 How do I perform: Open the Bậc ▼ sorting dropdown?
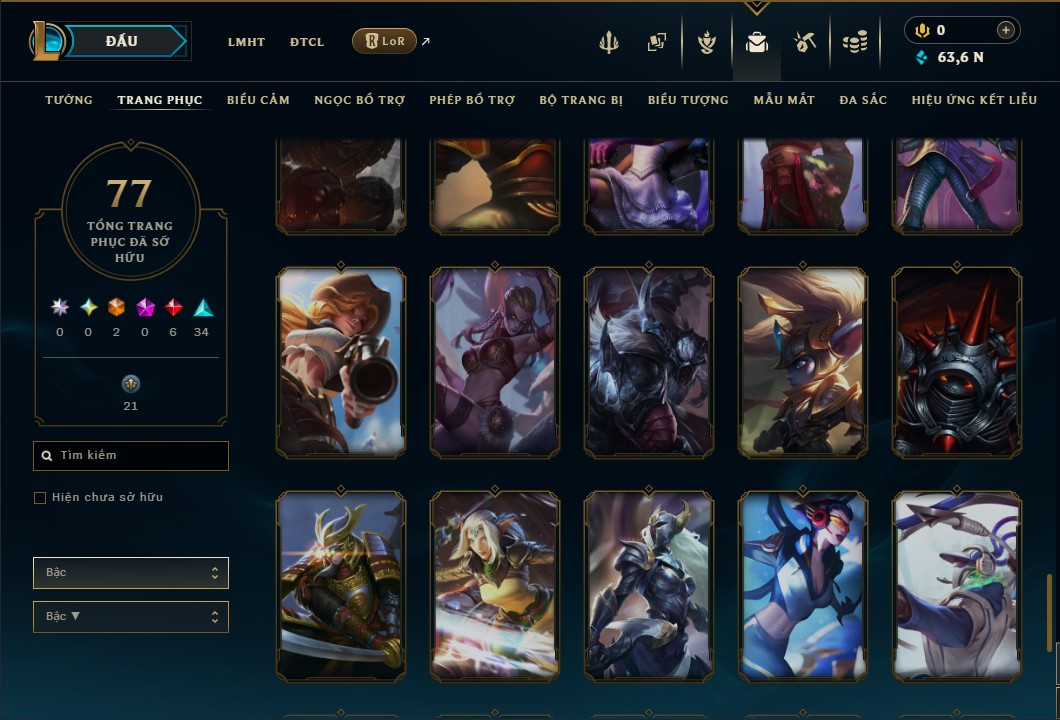[131, 617]
